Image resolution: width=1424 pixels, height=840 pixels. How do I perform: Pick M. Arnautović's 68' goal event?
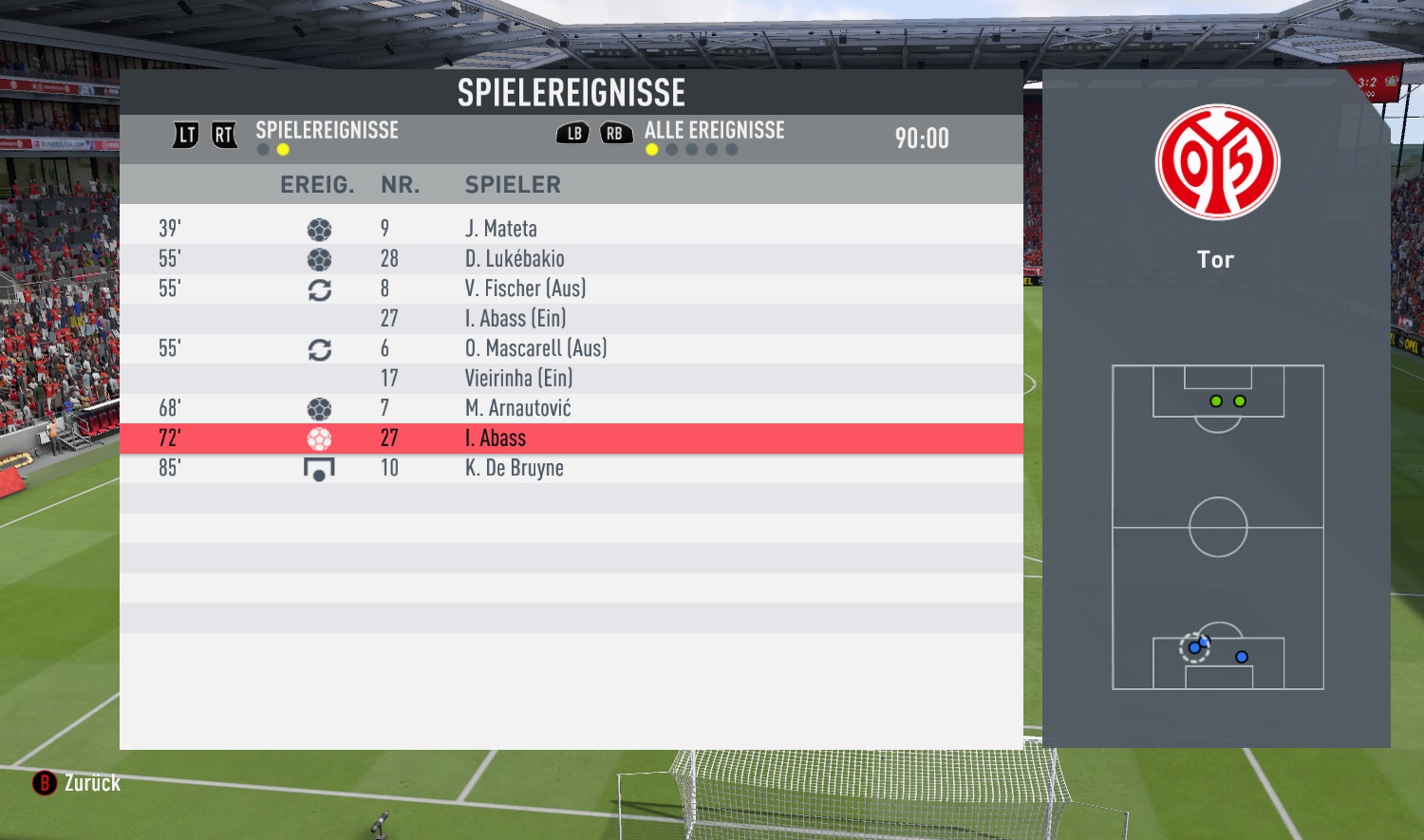click(x=570, y=408)
